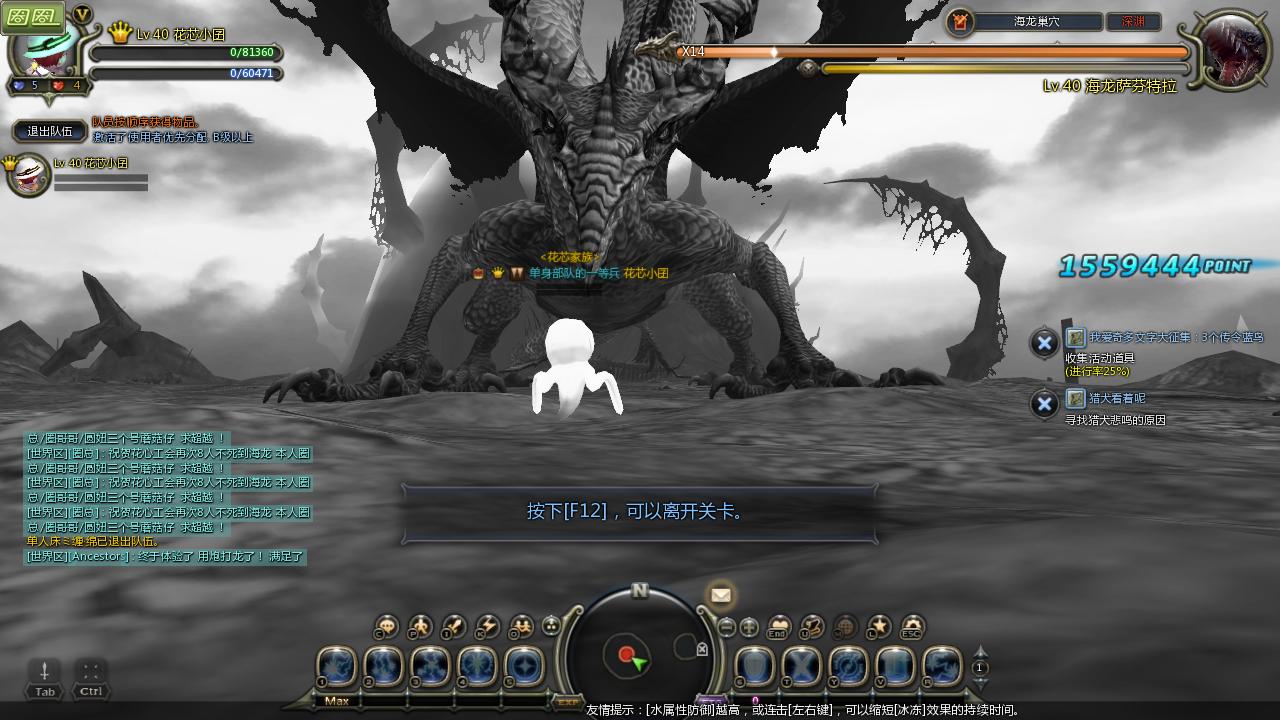Open the 猎犬看着呢 quest scroll icon

pos(1075,398)
